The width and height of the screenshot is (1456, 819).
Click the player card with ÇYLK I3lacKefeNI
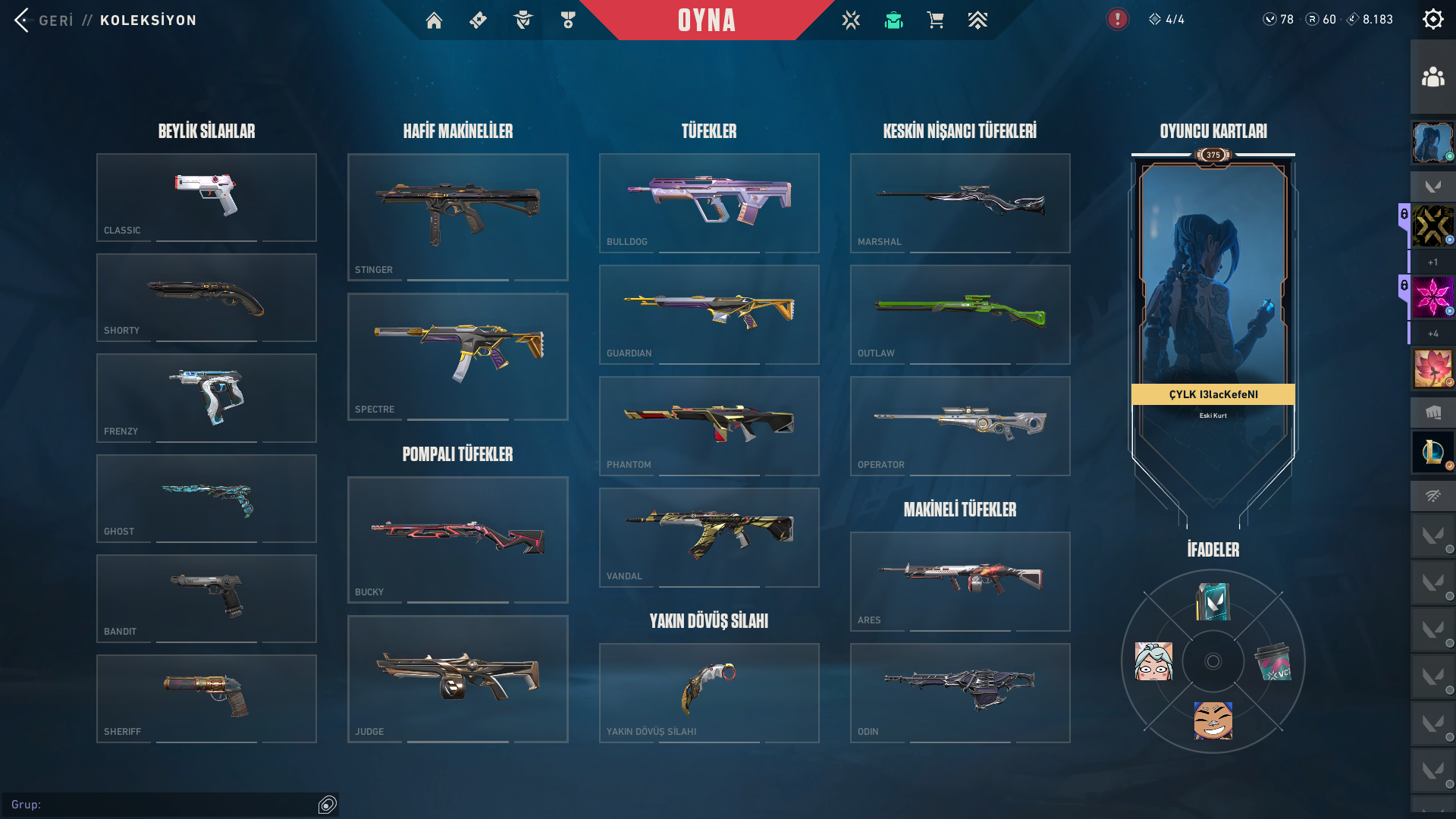1213,303
